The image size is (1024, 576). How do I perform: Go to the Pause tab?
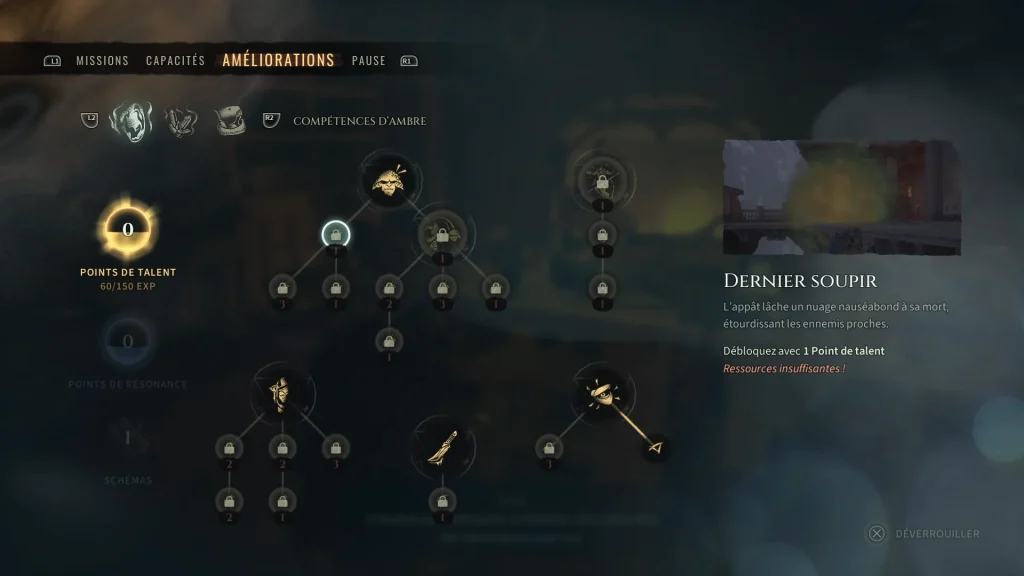coord(368,61)
